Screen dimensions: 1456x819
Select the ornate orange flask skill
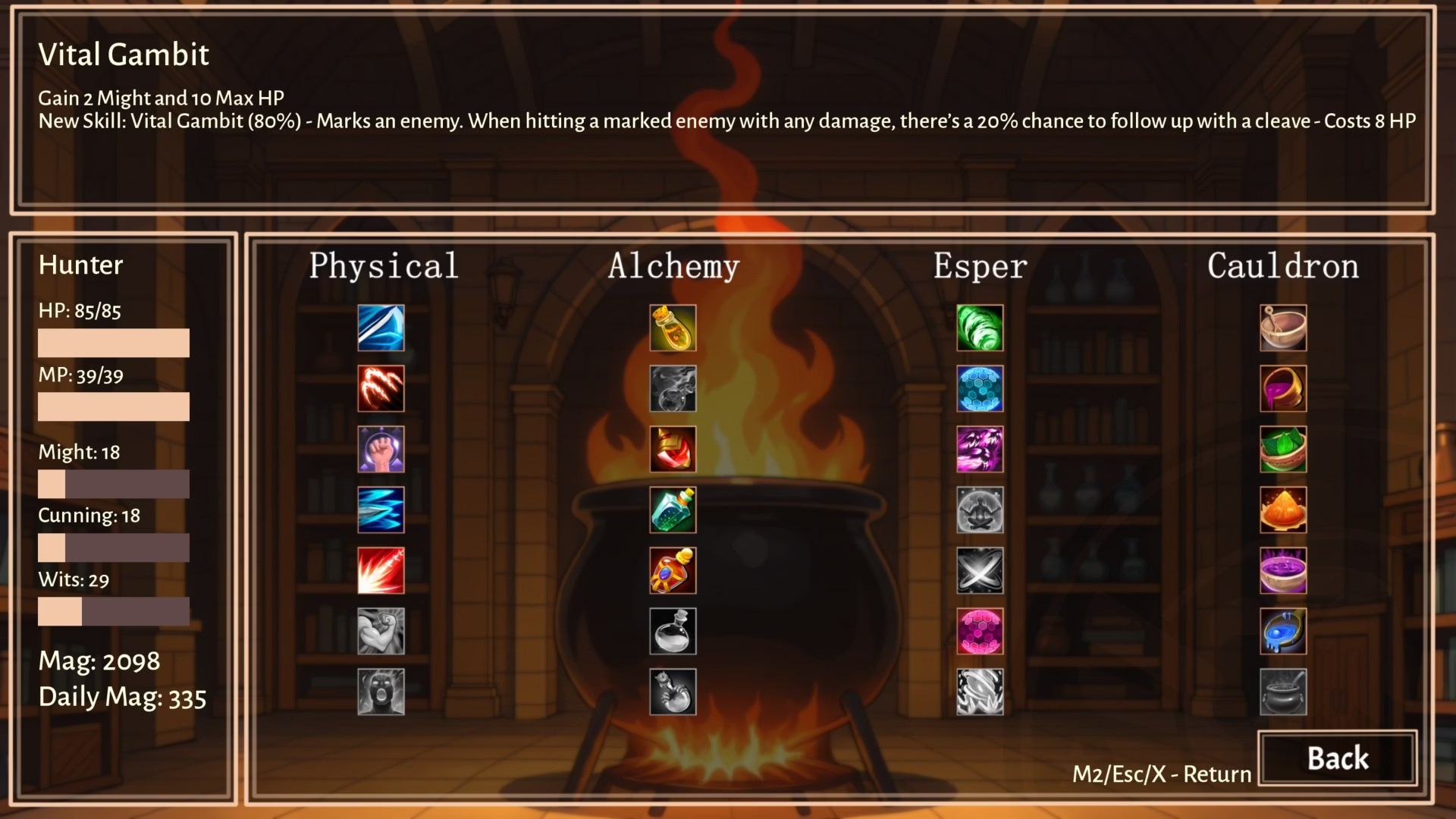[x=673, y=570]
